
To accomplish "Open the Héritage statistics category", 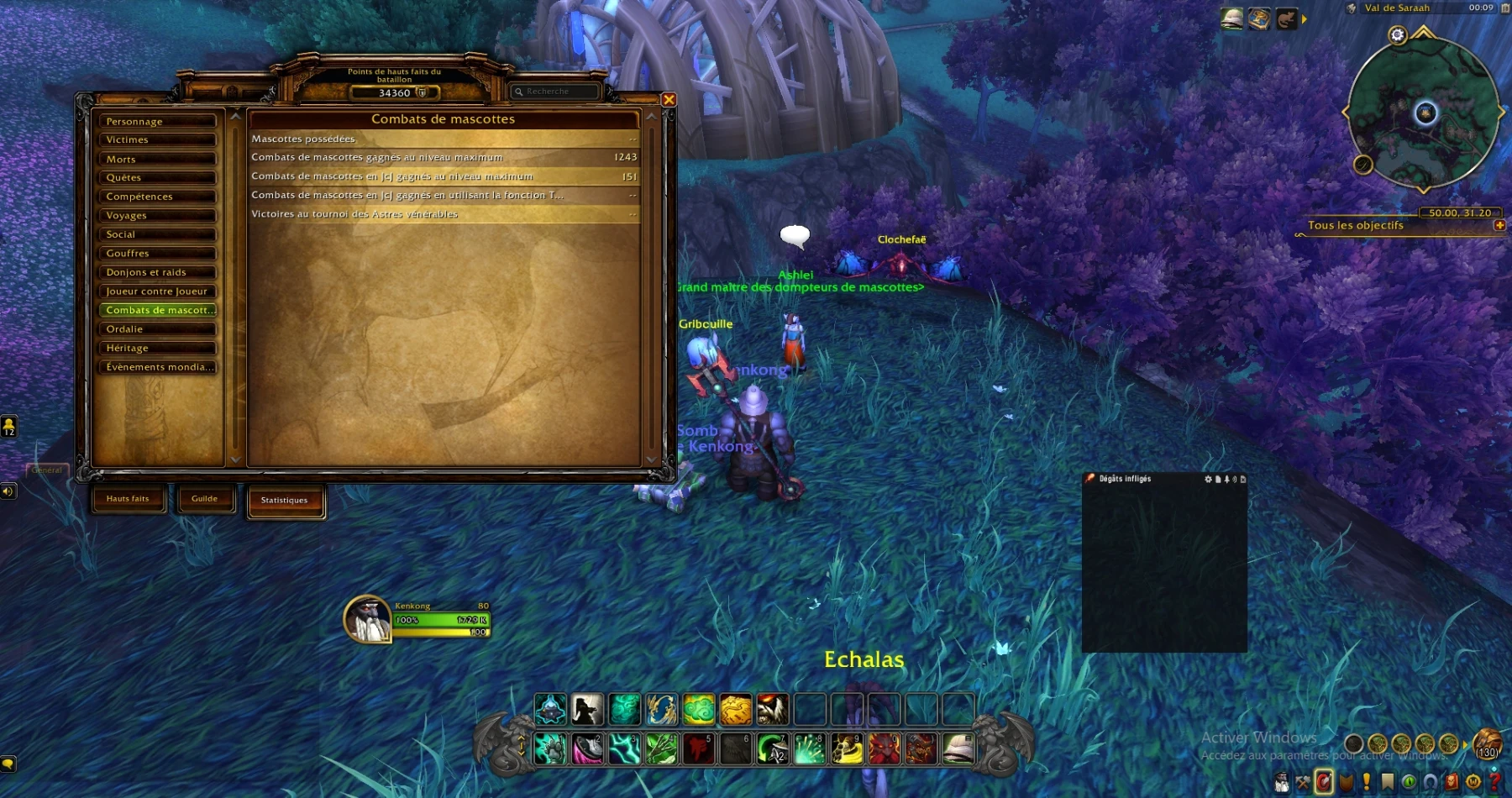I will pyautogui.click(x=157, y=348).
